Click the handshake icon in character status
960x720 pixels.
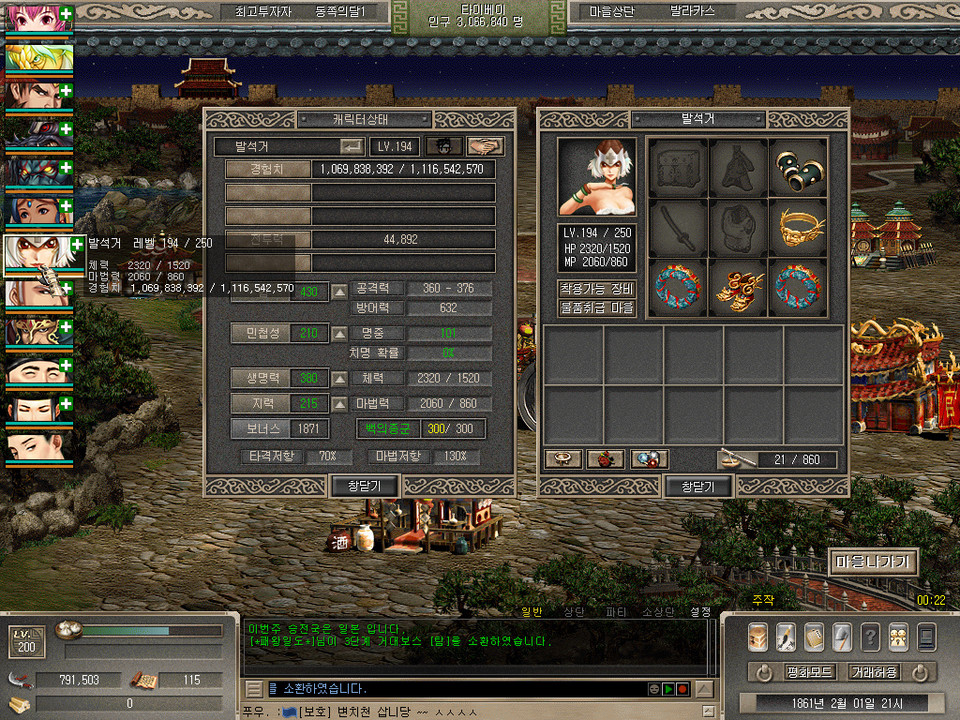[485, 146]
